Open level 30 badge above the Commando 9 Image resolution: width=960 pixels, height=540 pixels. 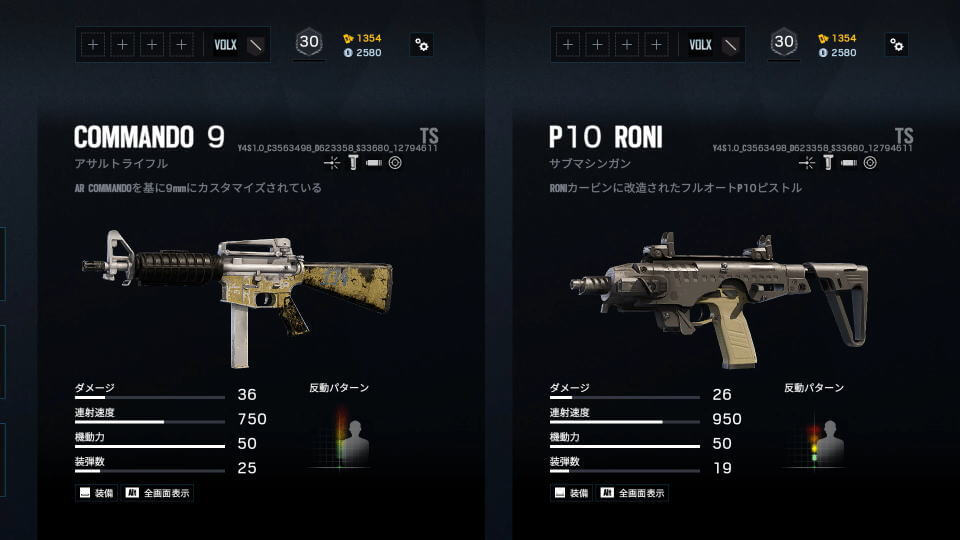(x=308, y=43)
